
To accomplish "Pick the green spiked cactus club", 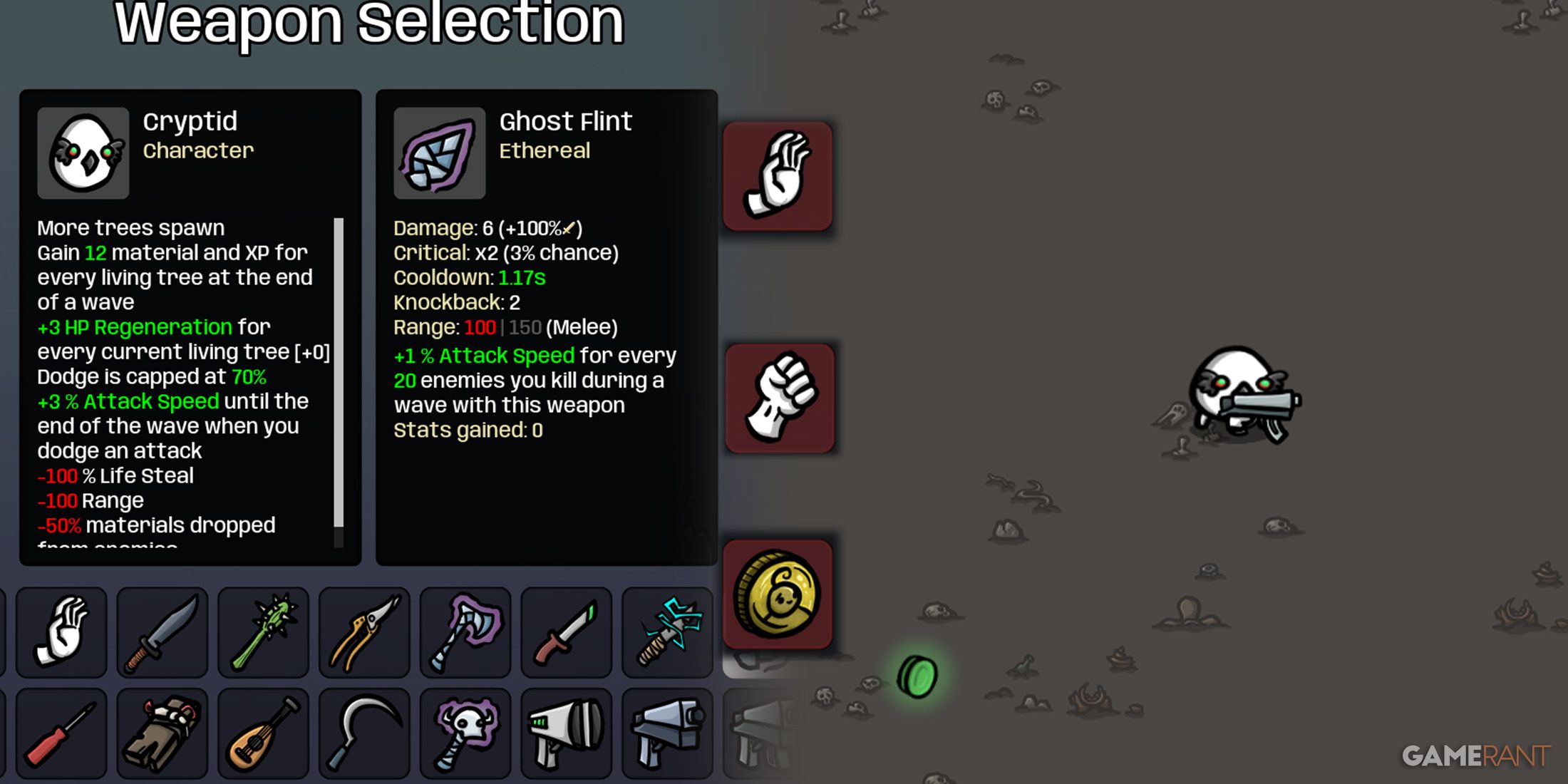I will 264,631.
